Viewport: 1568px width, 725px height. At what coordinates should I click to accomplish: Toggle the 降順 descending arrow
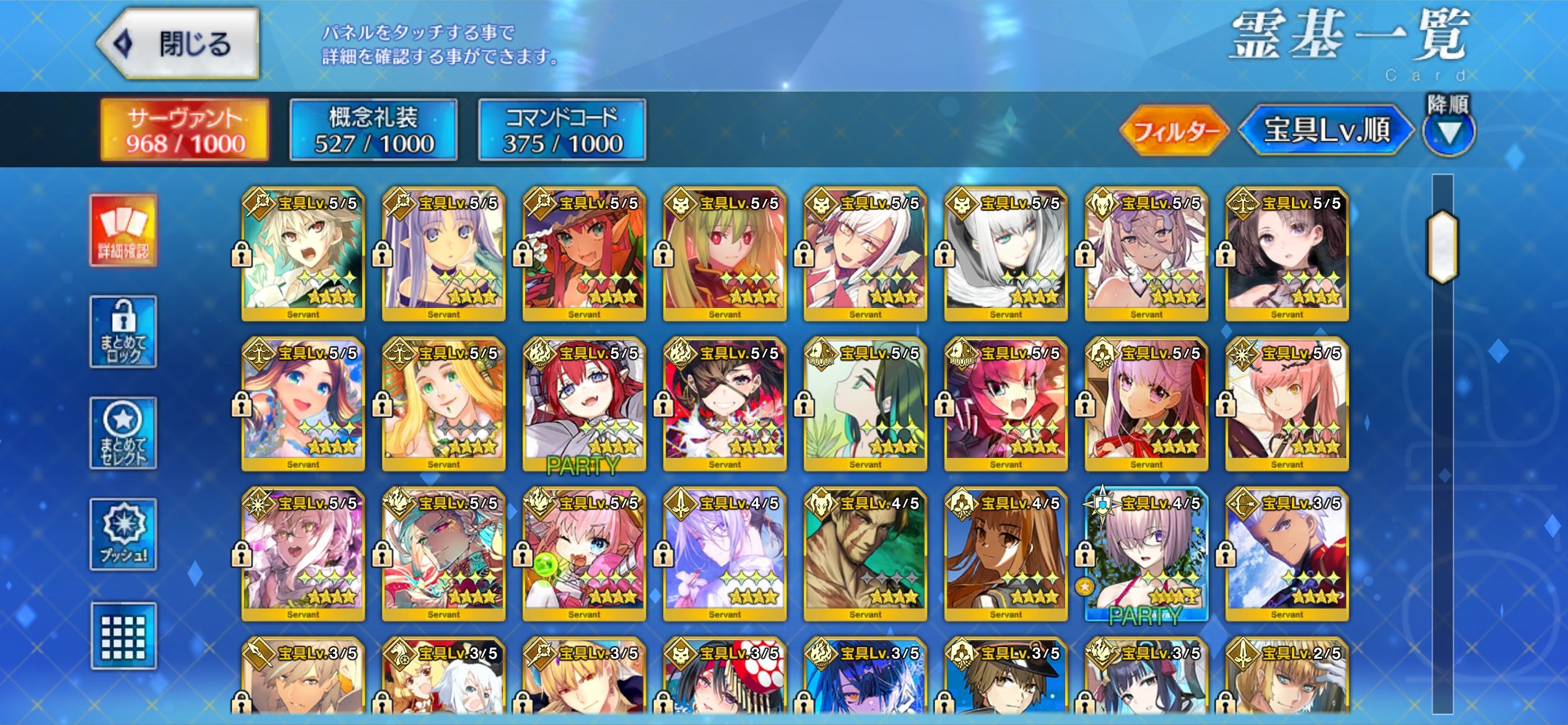pos(1448,131)
